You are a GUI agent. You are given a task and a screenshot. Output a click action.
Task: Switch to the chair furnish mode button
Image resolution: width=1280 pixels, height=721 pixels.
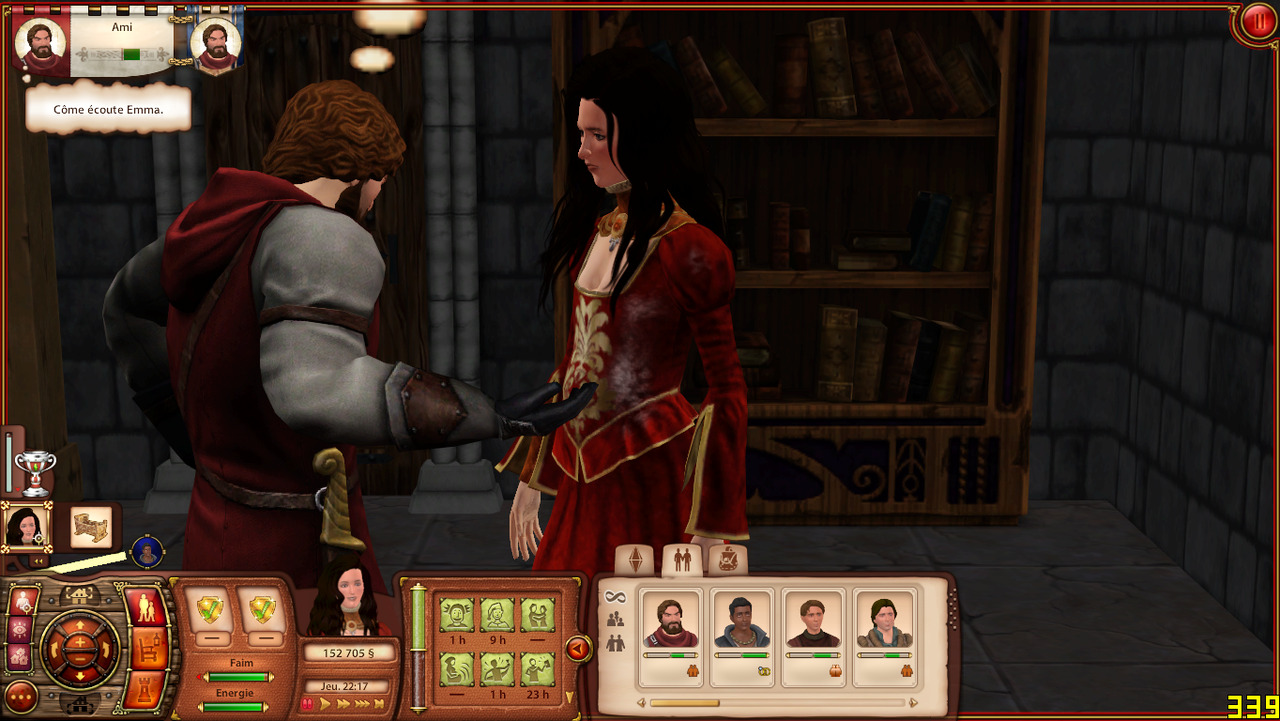point(145,649)
